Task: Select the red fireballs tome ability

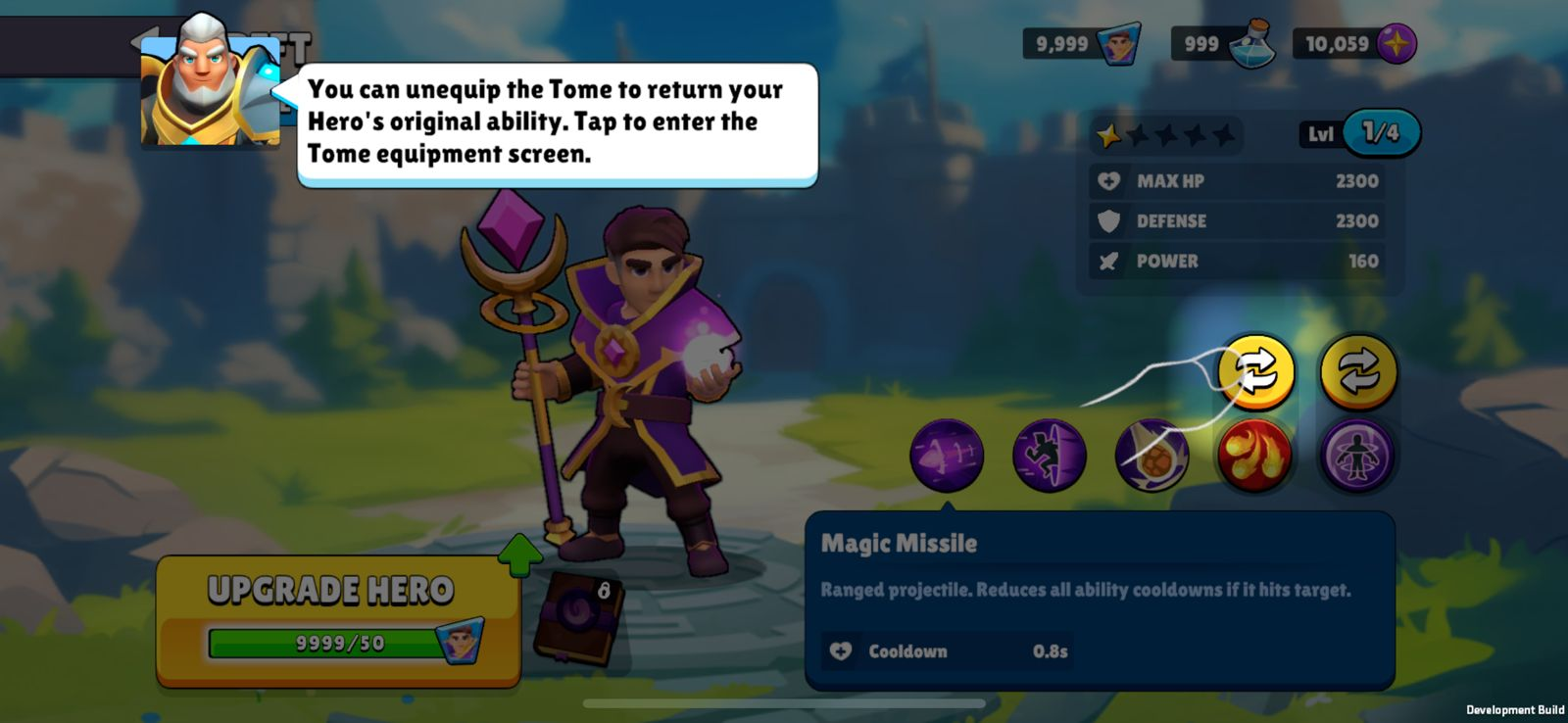Action: (1254, 456)
